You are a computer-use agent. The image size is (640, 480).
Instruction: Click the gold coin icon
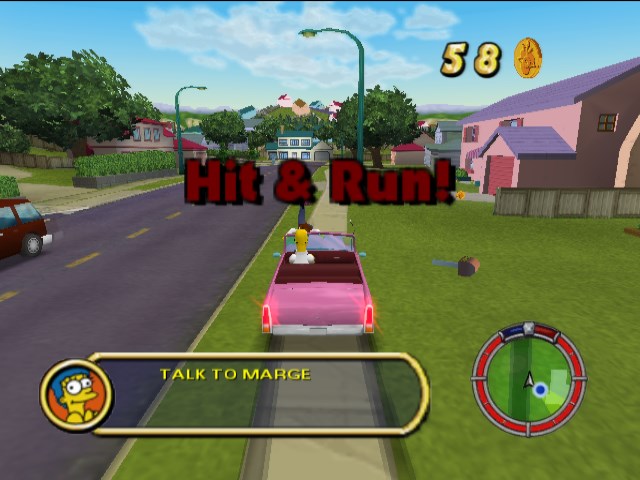(527, 58)
